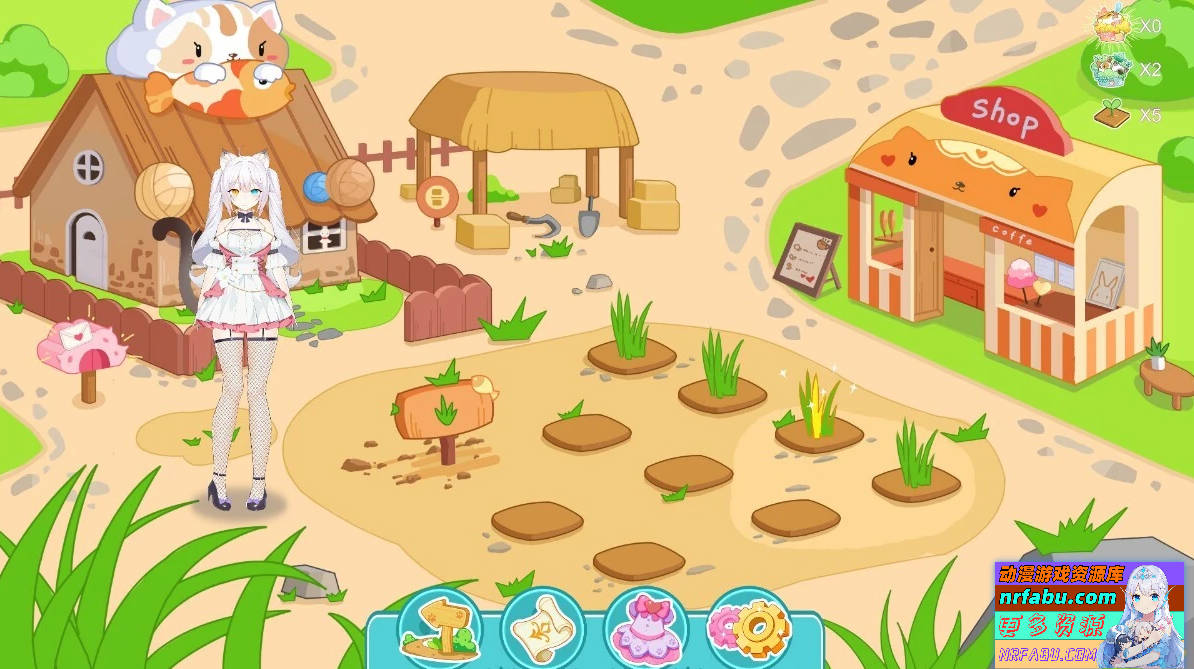Open the gear settings button
1194x669 pixels.
(x=749, y=628)
